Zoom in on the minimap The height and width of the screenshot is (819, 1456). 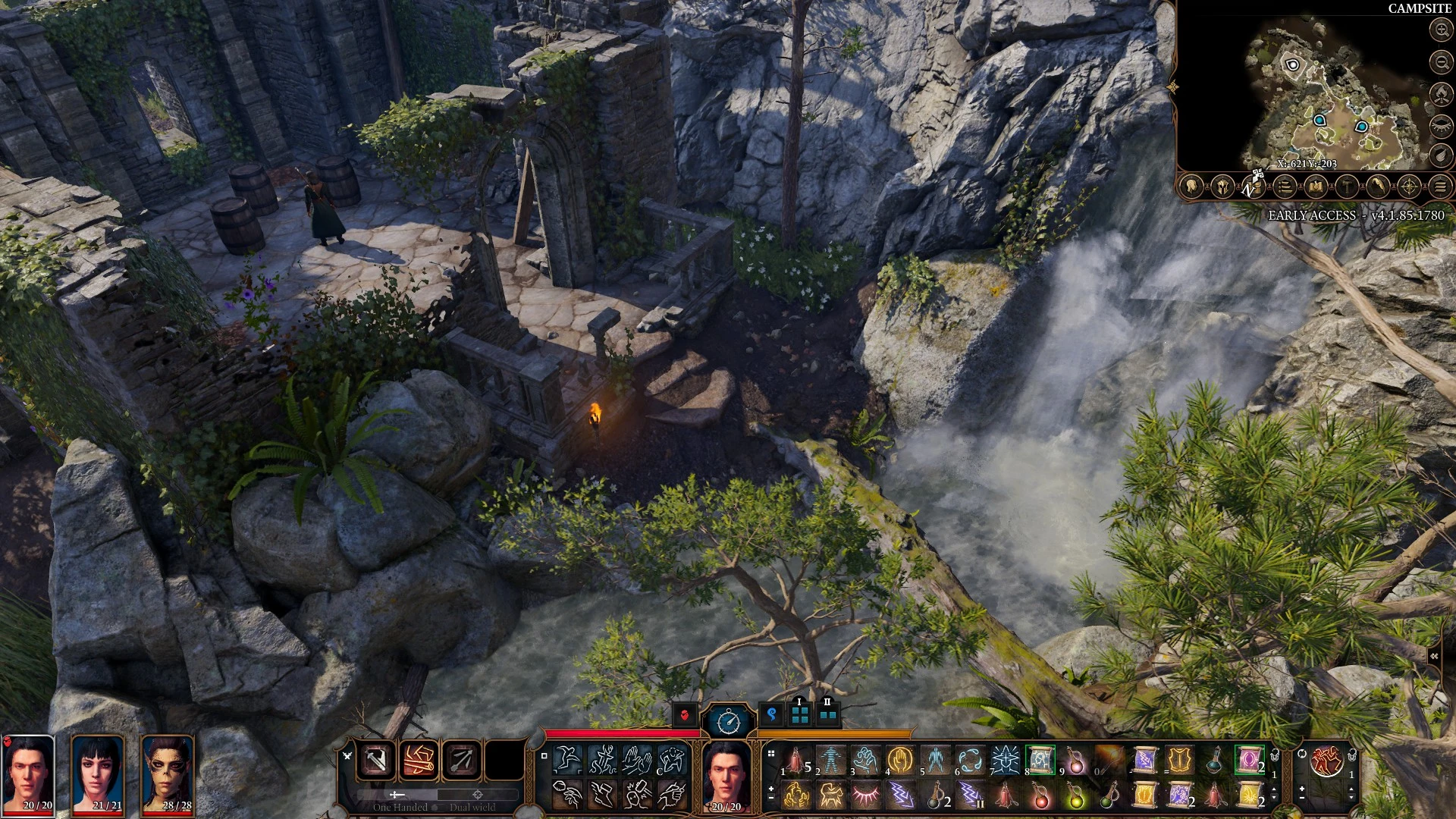click(1441, 30)
